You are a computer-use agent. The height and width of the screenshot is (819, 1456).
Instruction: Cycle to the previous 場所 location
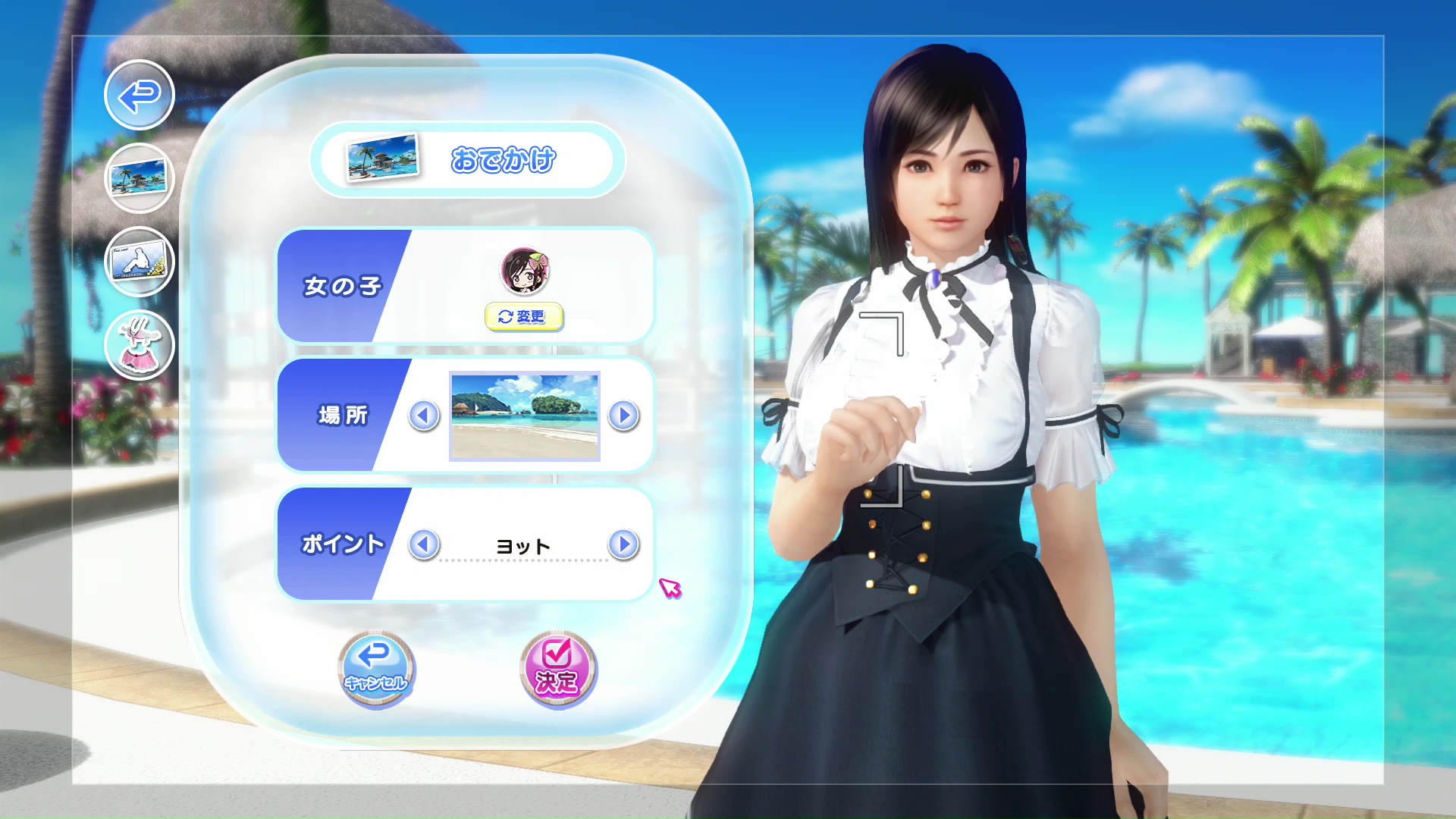(423, 416)
